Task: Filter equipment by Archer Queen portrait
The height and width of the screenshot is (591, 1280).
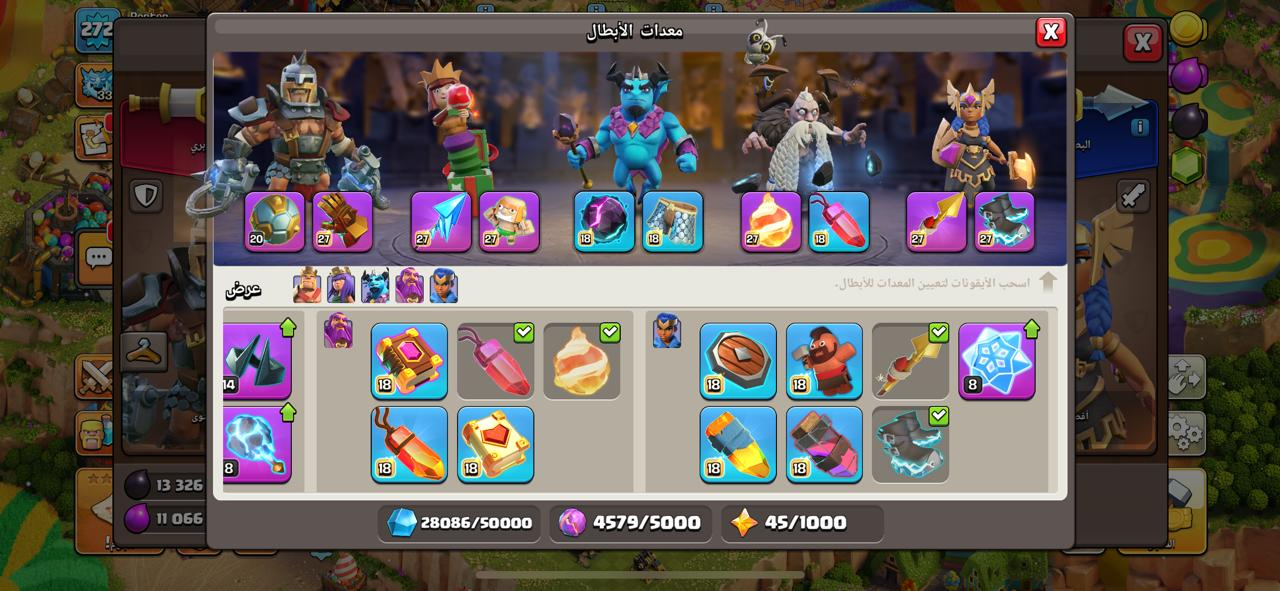Action: pos(341,286)
